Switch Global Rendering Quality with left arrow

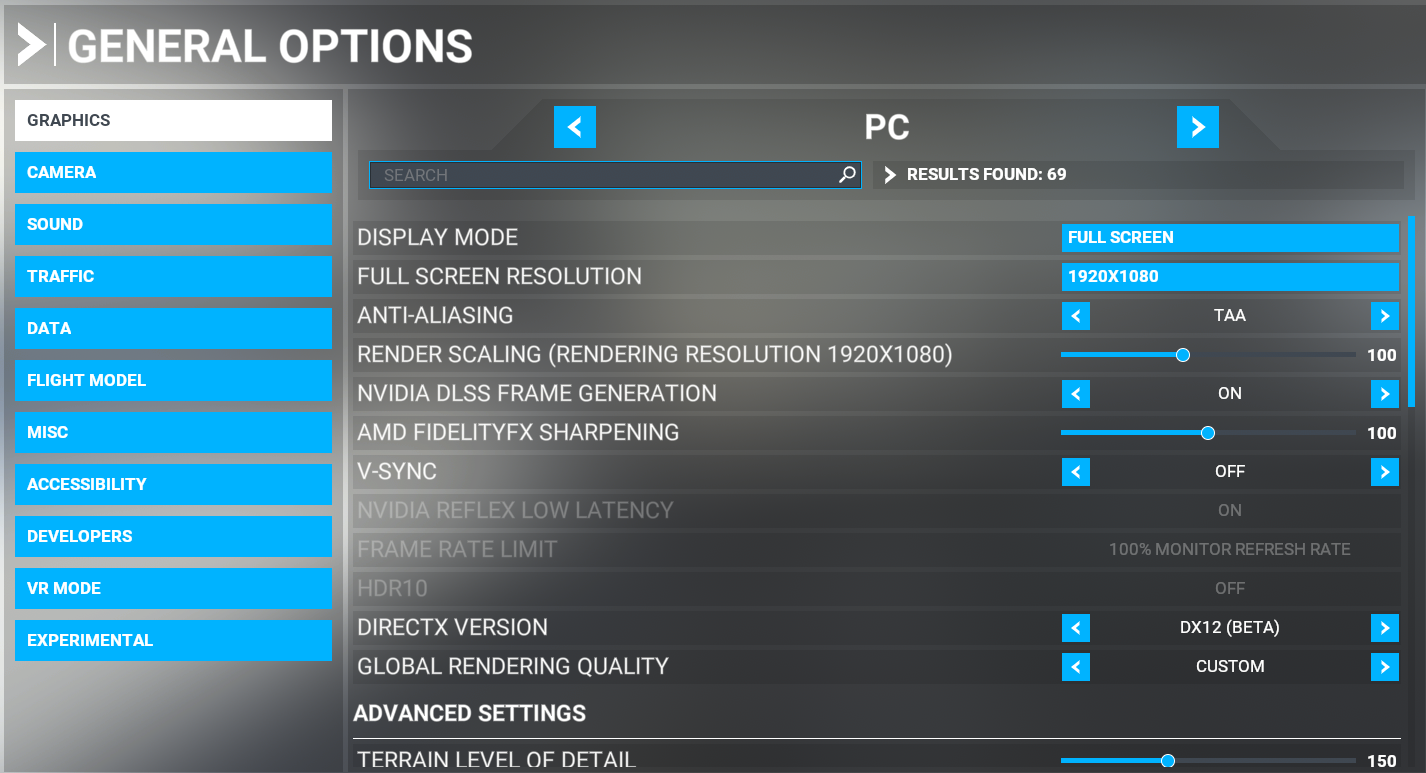coord(1076,666)
